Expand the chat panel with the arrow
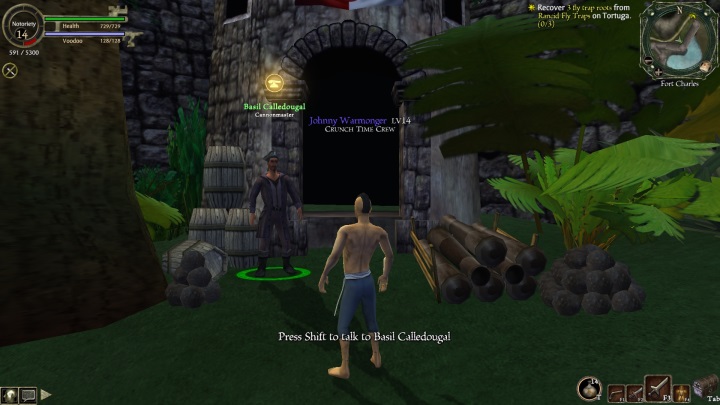The height and width of the screenshot is (405, 720). [46, 395]
